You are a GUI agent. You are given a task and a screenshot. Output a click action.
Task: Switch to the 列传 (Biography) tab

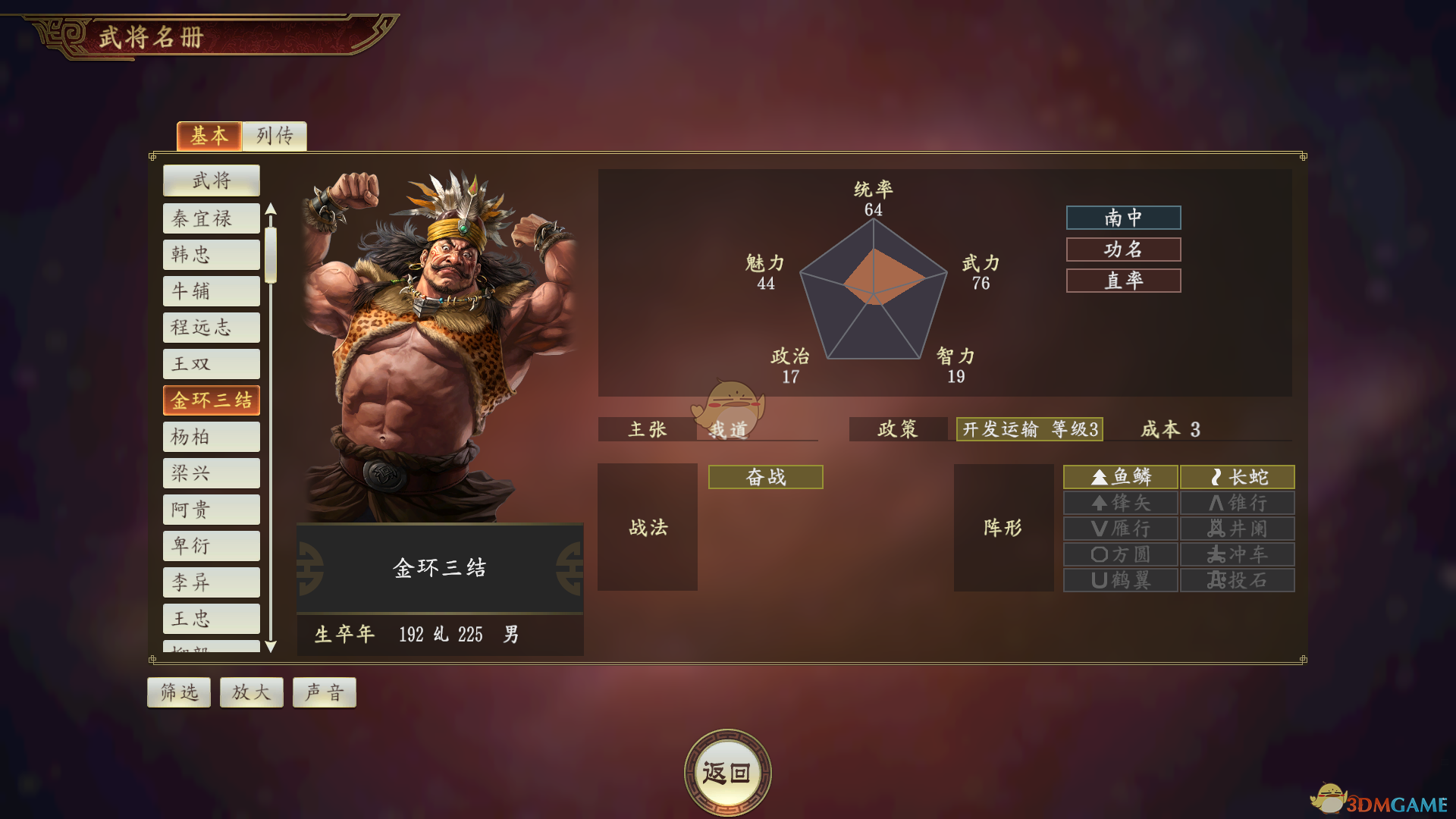(274, 136)
